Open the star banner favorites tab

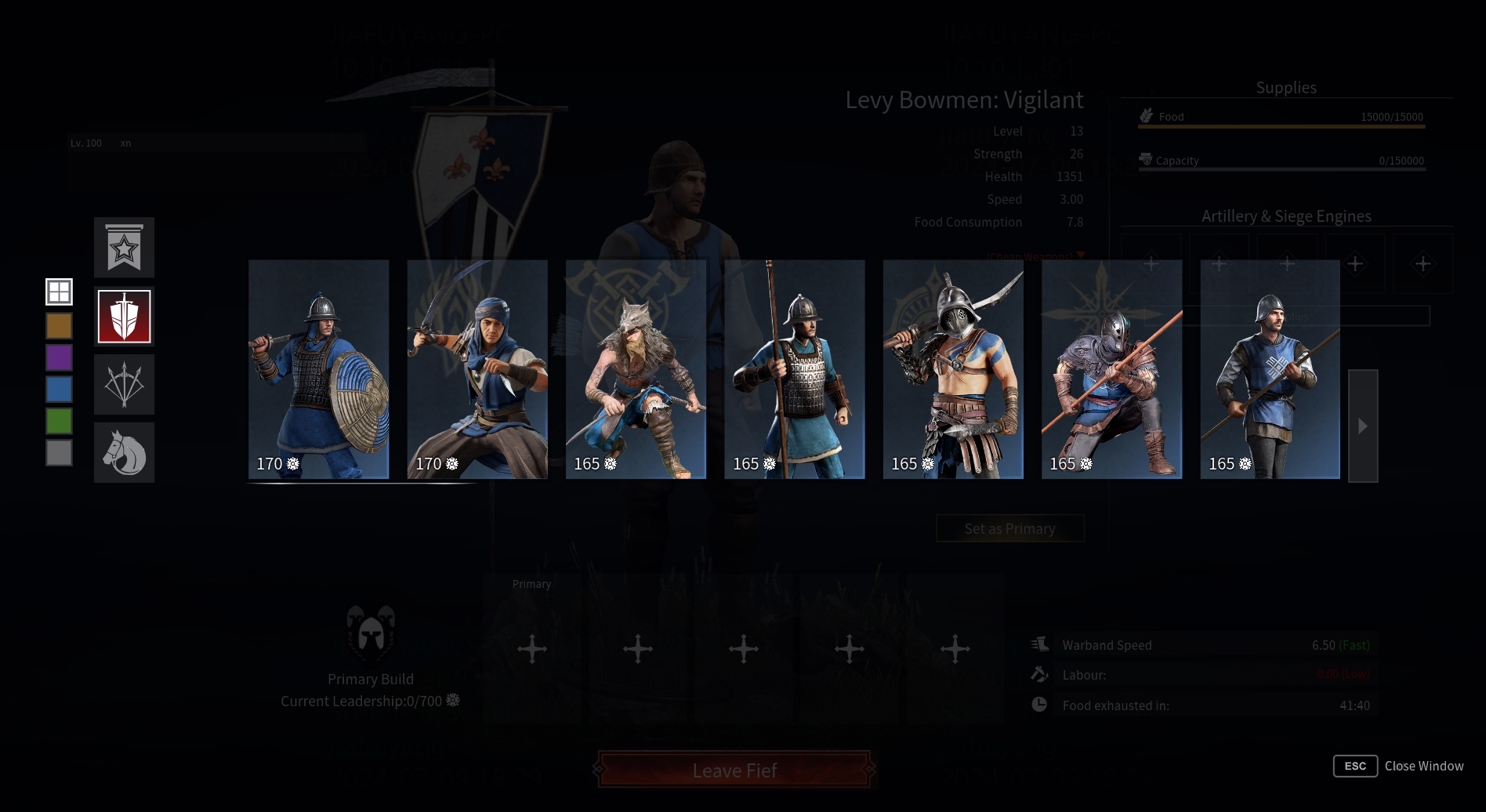pyautogui.click(x=124, y=248)
